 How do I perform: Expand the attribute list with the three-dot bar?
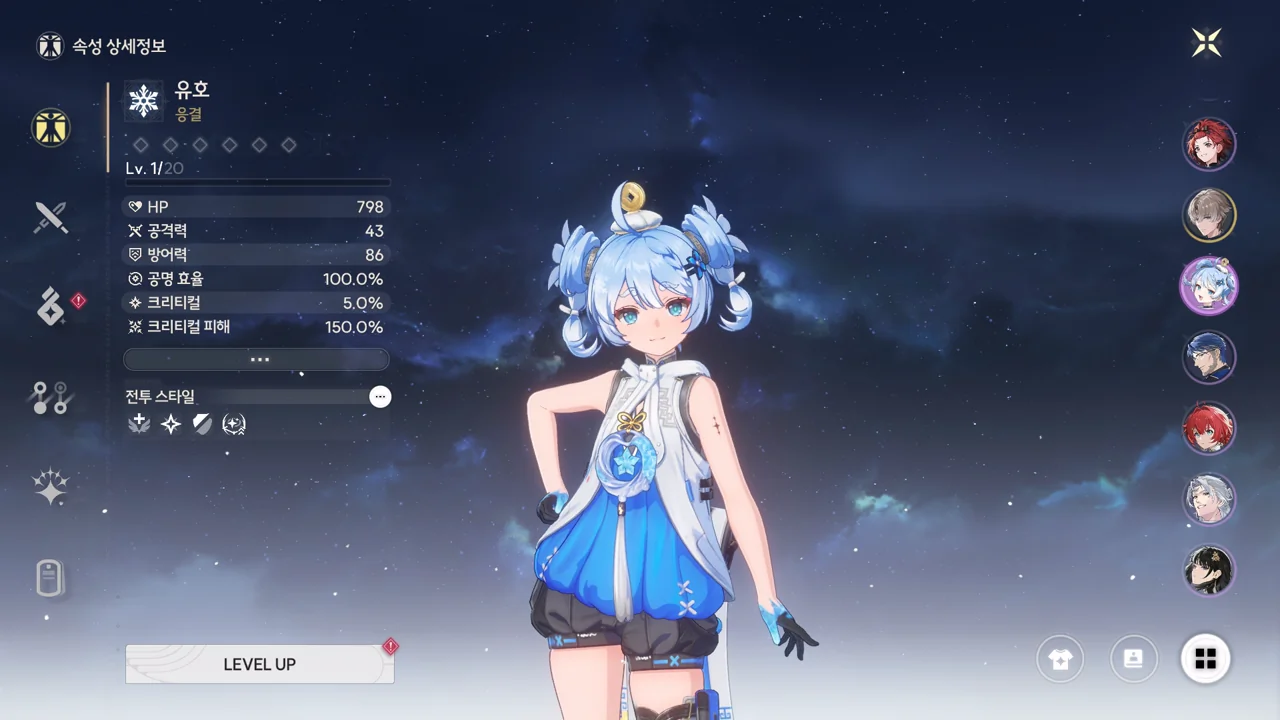coord(257,359)
